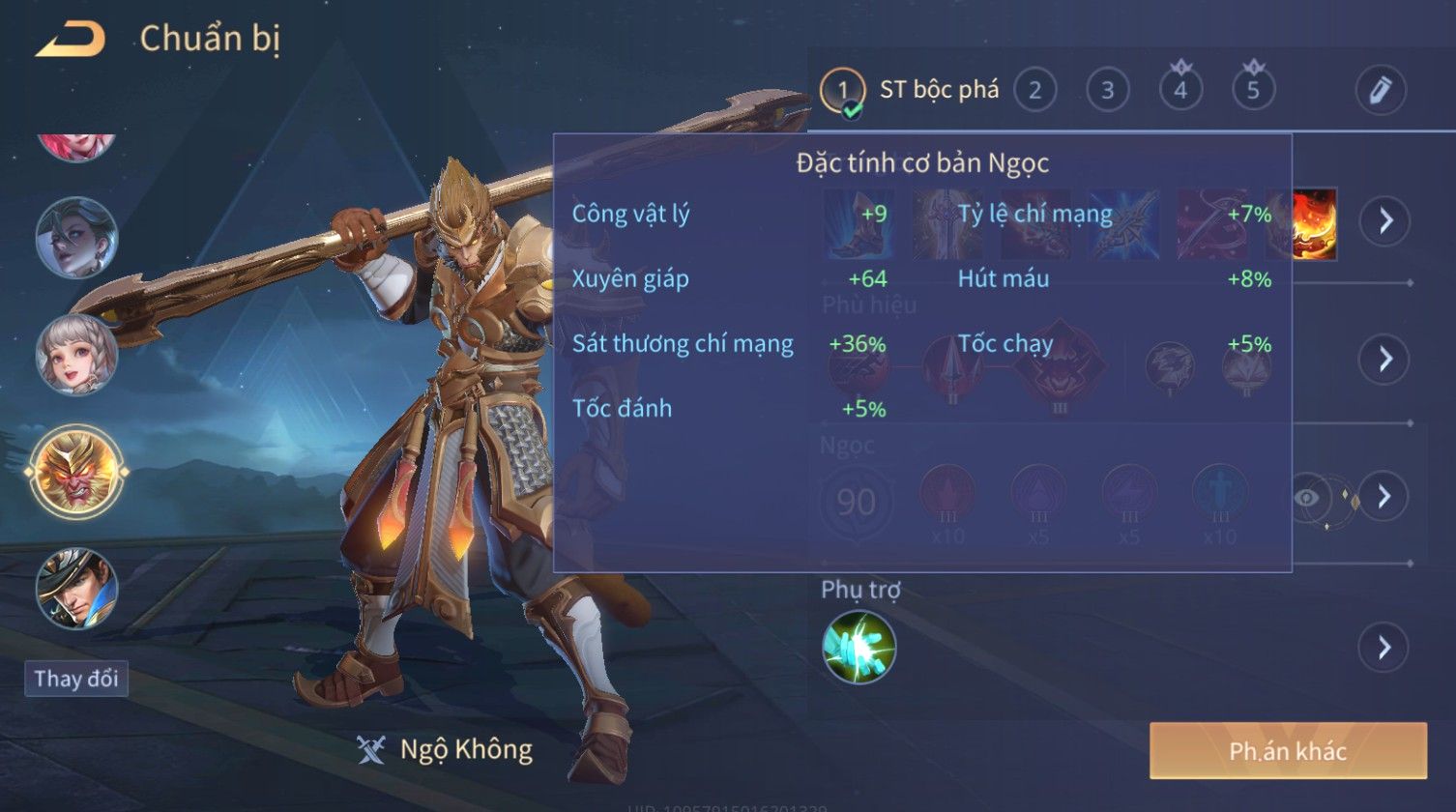Viewport: 1456px width, 812px height.
Task: Open the Phụ trợ spell selection arrow
Action: (x=1384, y=647)
